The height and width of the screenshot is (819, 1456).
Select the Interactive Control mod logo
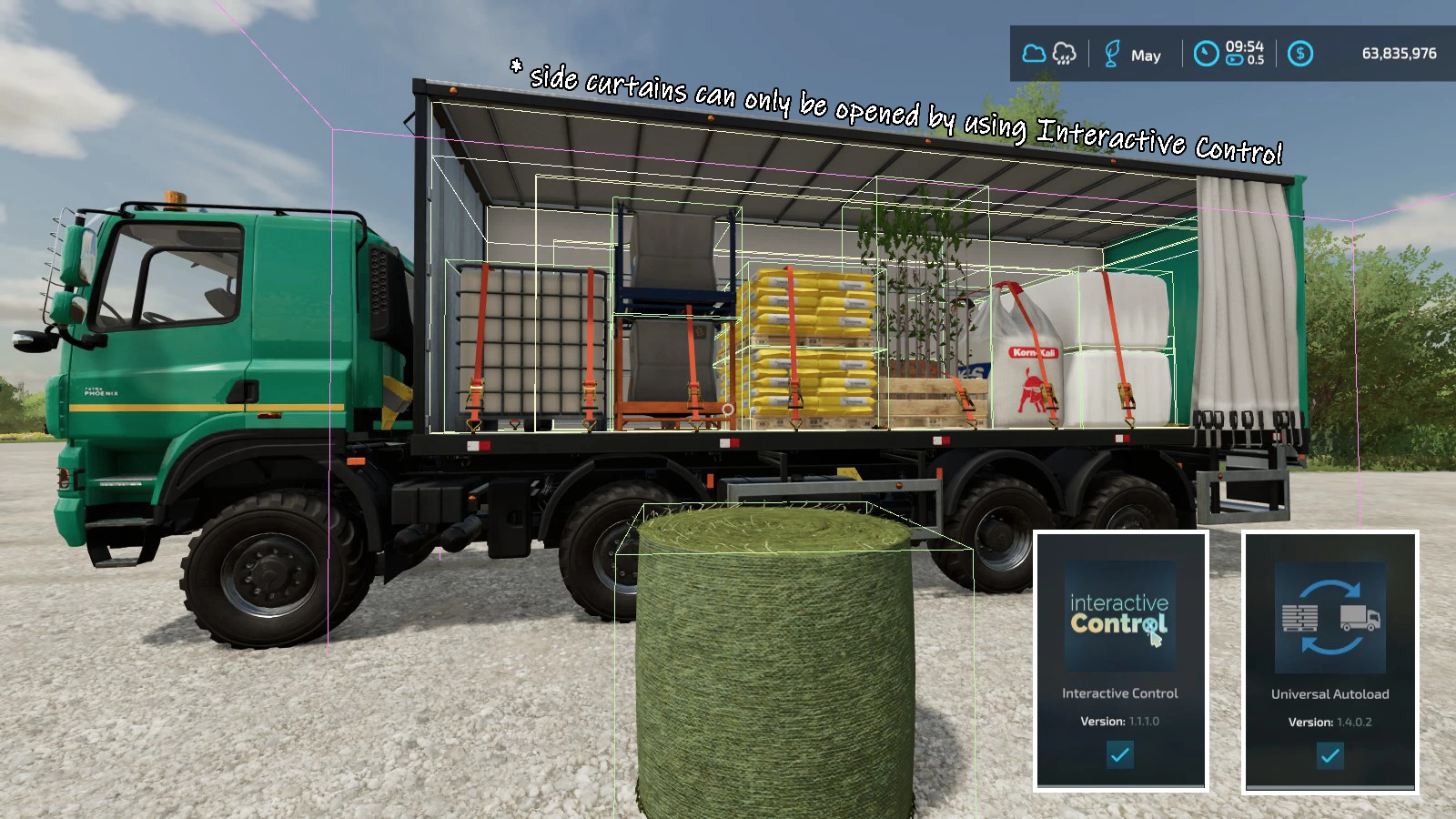[1119, 616]
